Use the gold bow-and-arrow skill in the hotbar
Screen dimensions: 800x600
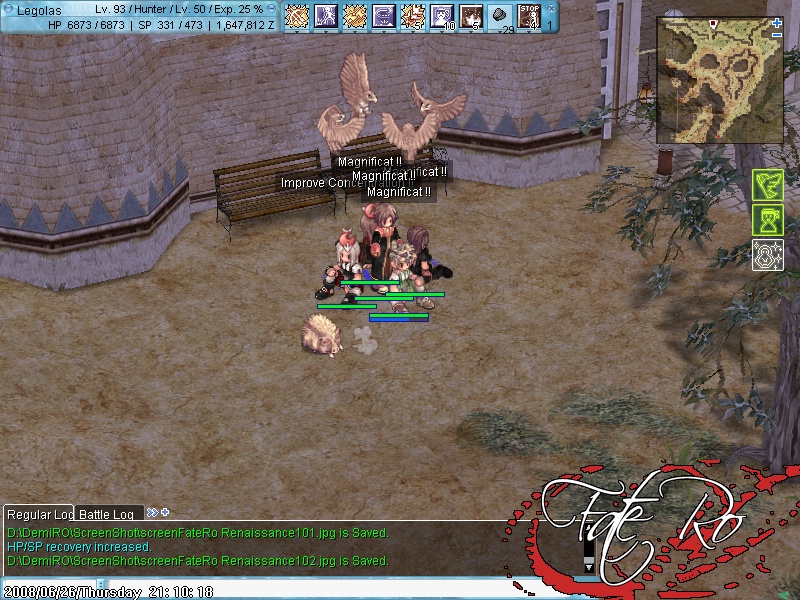point(297,16)
